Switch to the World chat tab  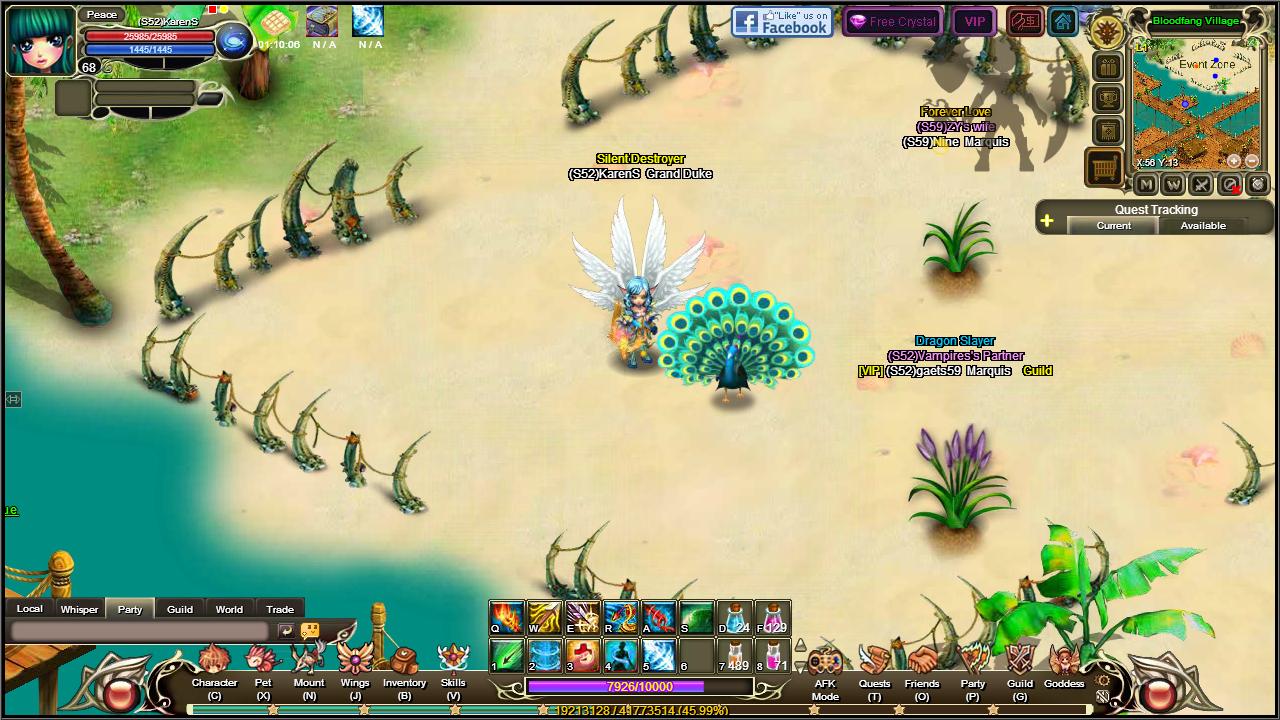click(229, 609)
